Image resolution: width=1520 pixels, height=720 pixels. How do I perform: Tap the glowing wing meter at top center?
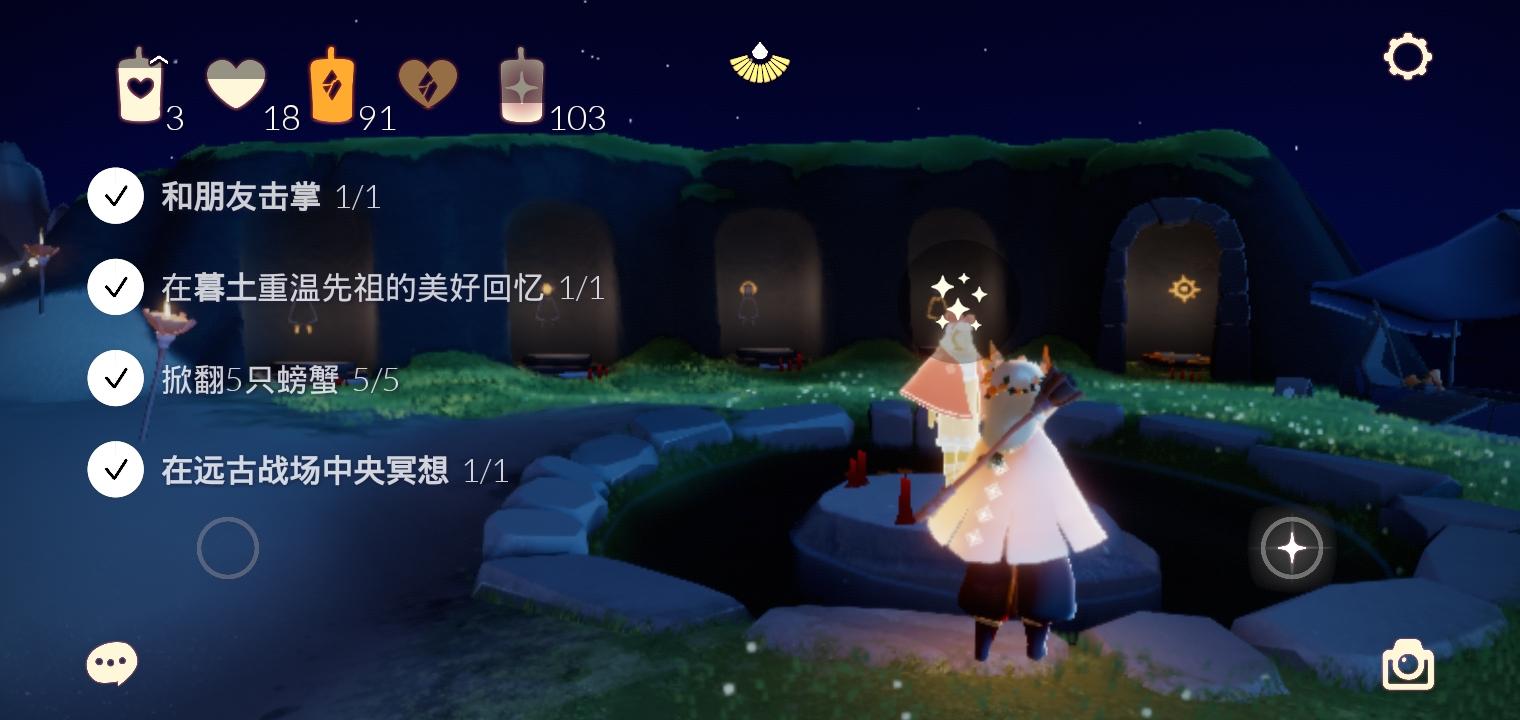(x=761, y=64)
